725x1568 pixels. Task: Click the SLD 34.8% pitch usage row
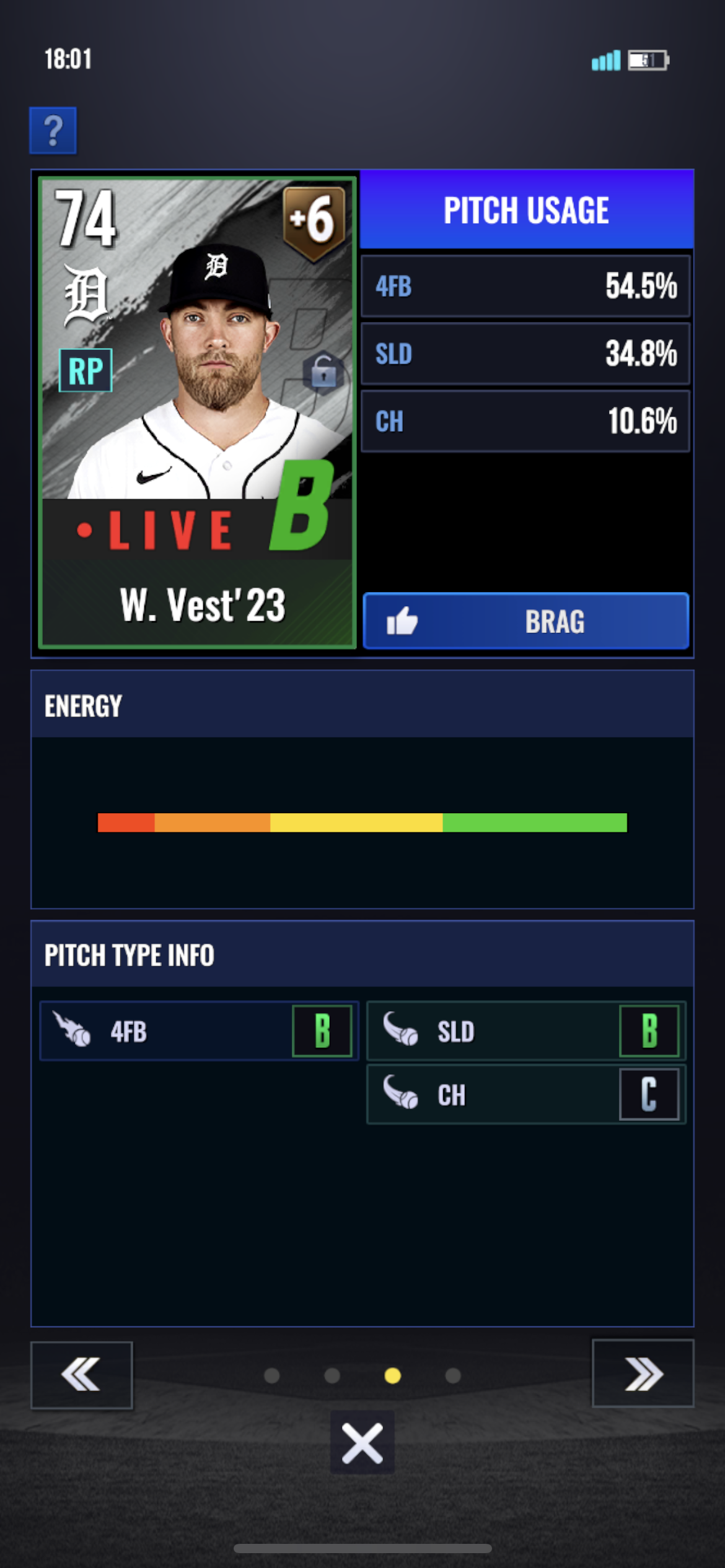tap(525, 354)
